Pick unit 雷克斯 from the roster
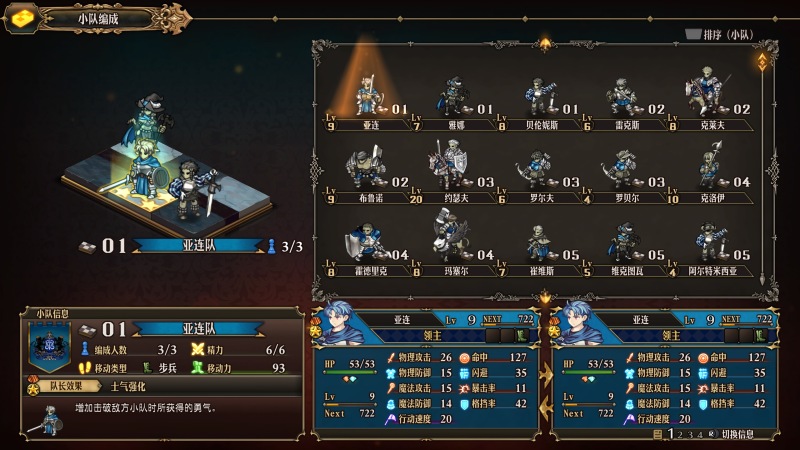The image size is (800, 450). tap(625, 100)
